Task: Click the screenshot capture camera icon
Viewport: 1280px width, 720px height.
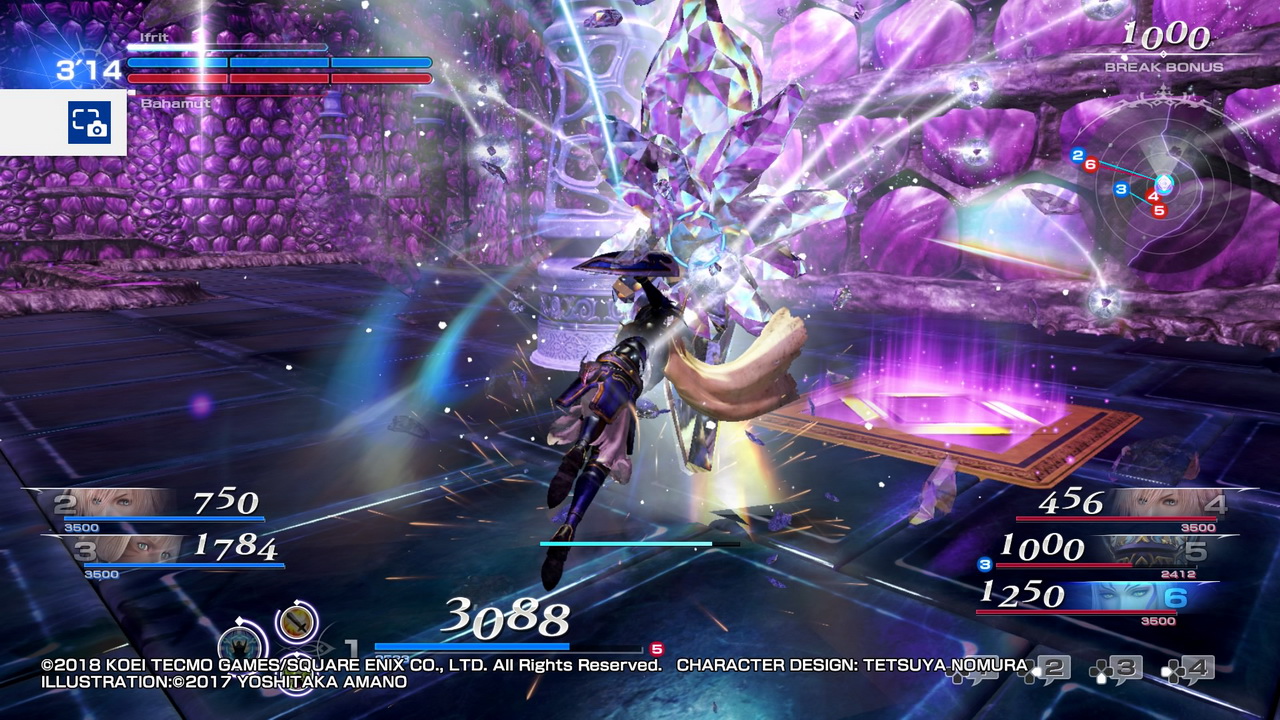Action: pos(89,123)
